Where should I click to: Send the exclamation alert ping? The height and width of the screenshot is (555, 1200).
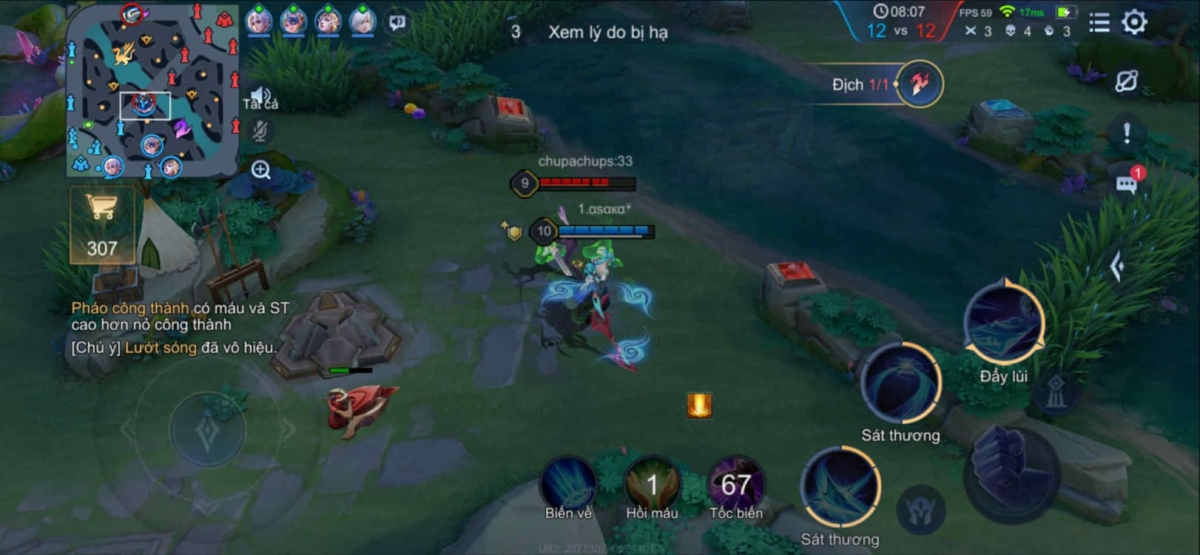[x=1127, y=131]
